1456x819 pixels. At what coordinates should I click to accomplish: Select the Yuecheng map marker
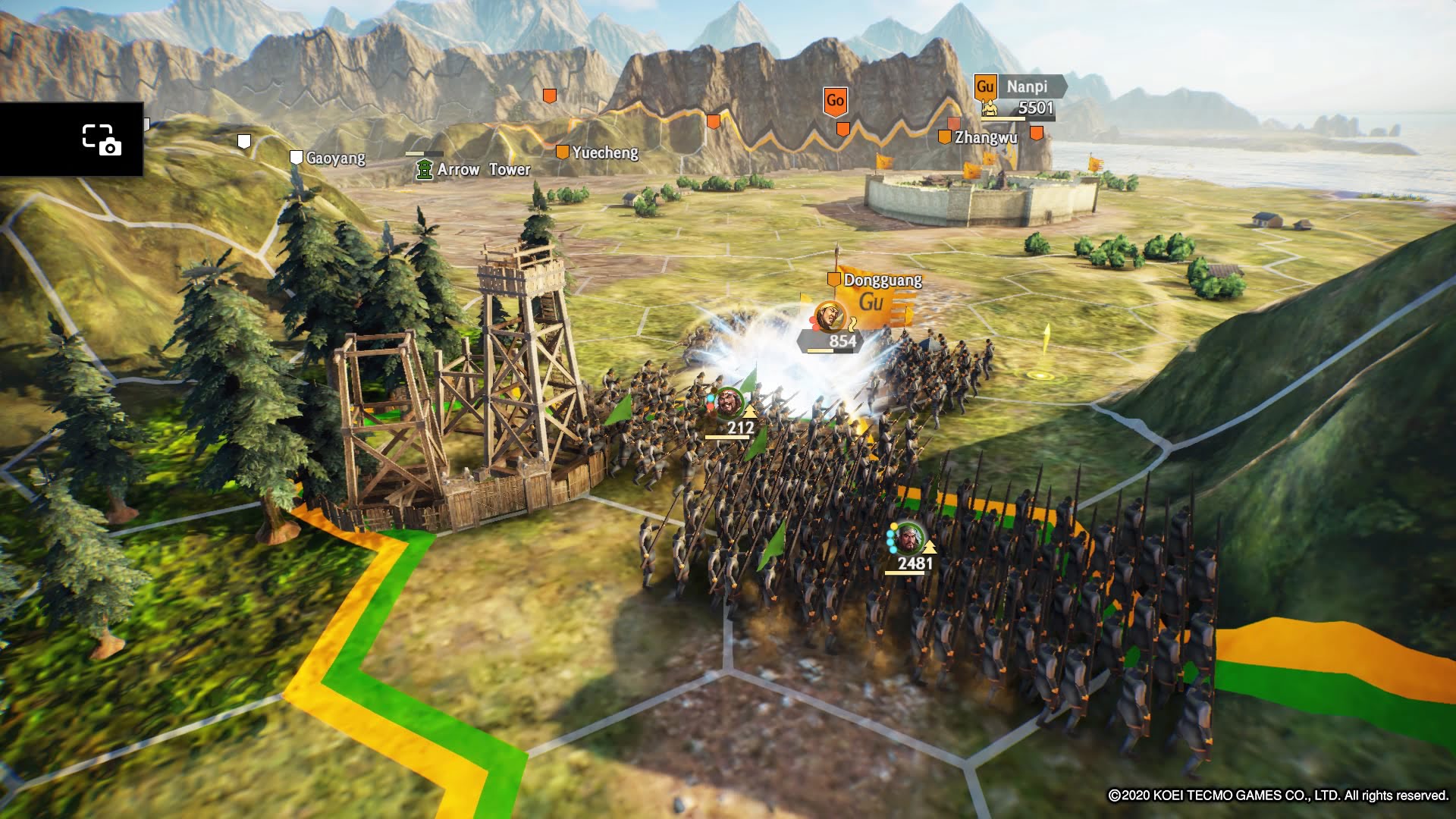click(562, 152)
